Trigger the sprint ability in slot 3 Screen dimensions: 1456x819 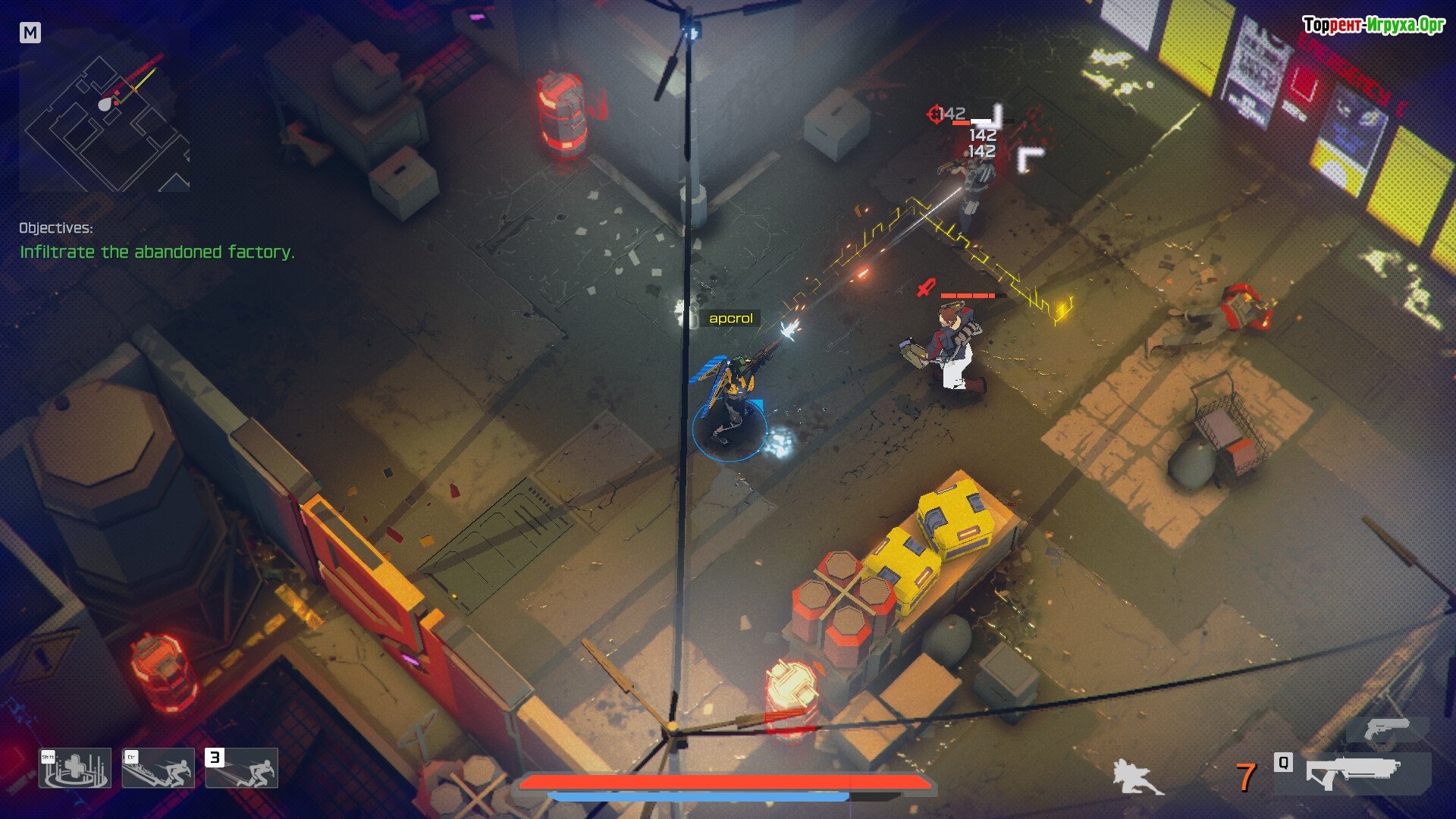click(x=242, y=768)
